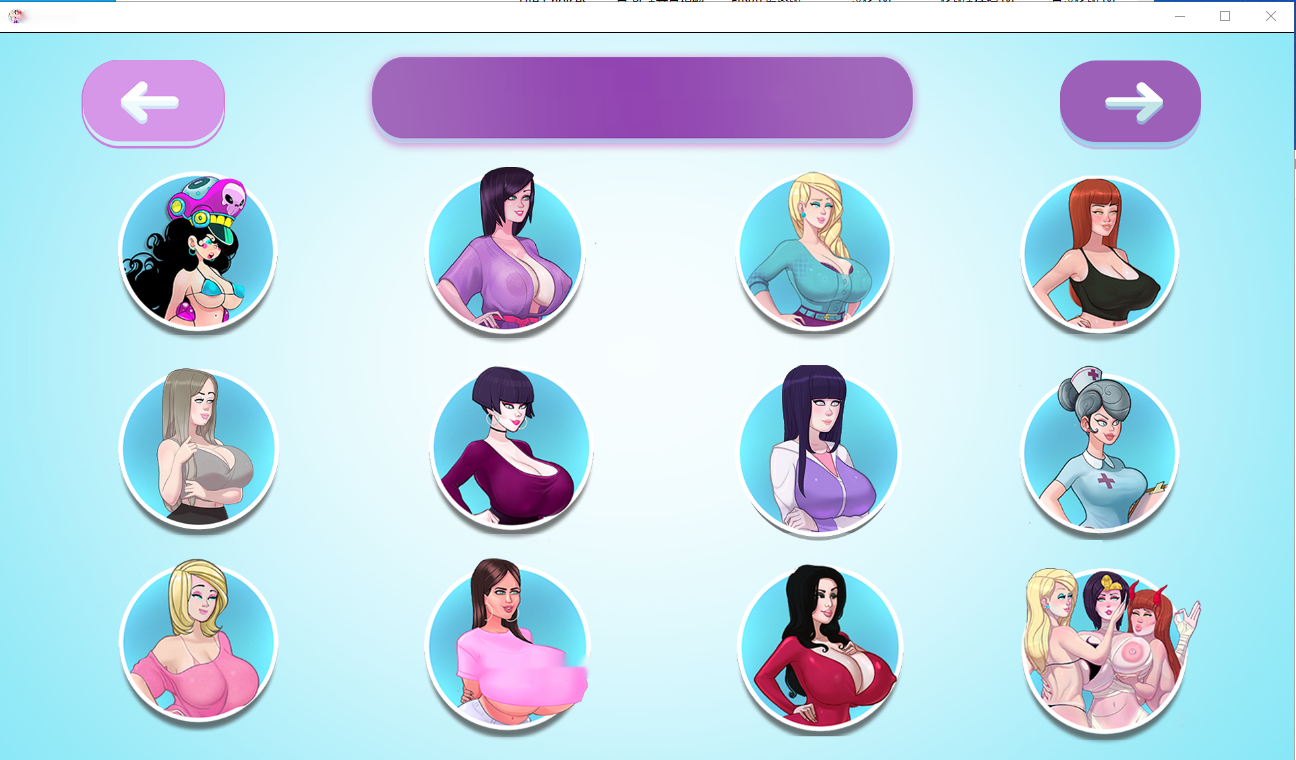Click the window title bar

(x=600, y=16)
